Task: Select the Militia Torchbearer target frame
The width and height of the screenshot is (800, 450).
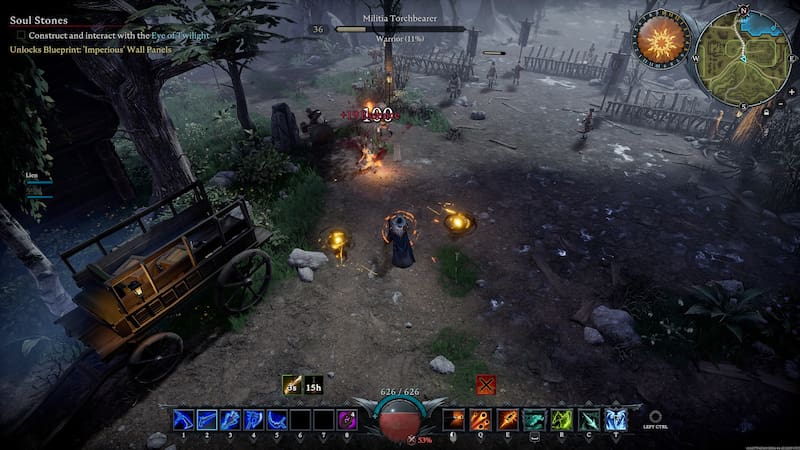Action: pyautogui.click(x=400, y=29)
